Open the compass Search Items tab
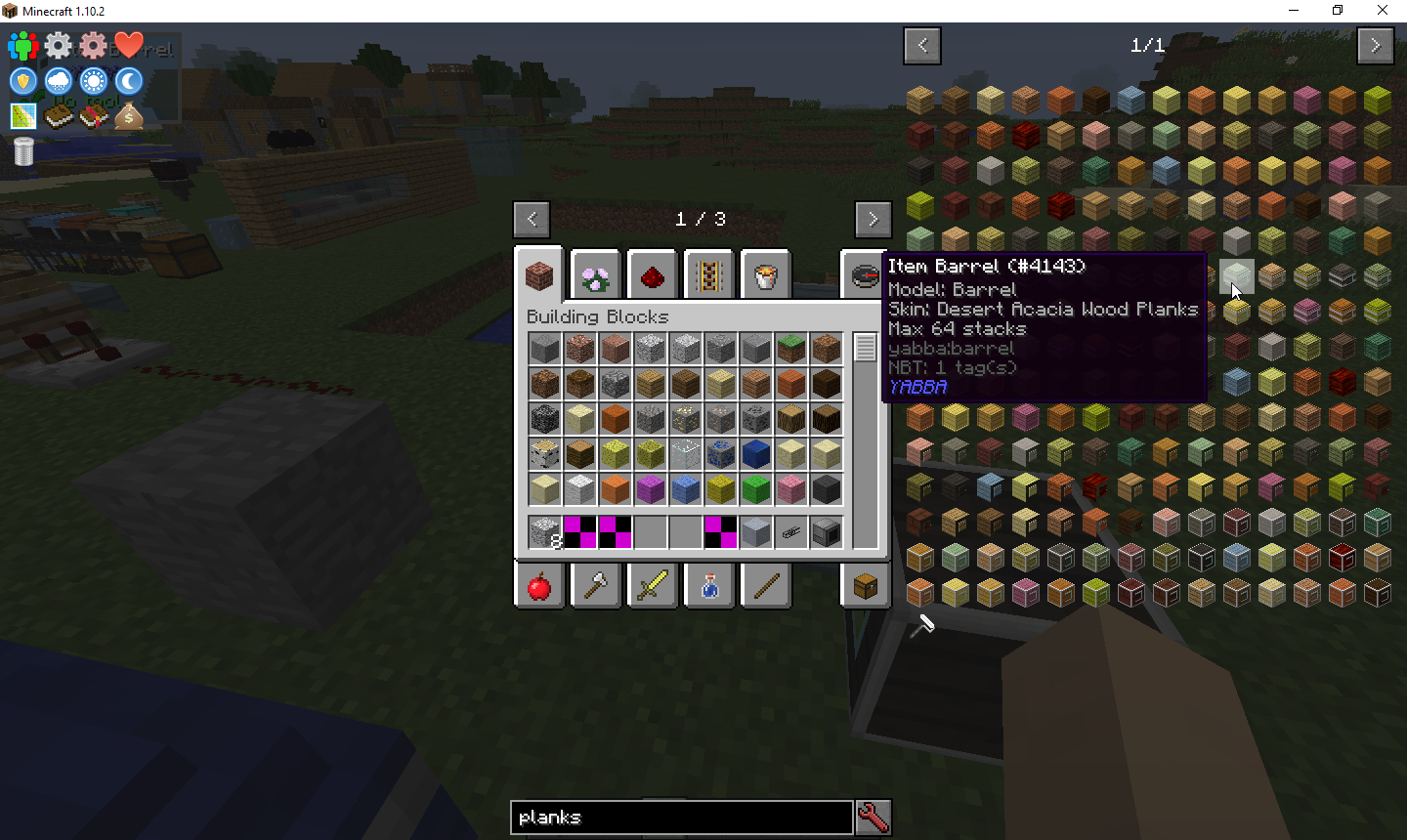This screenshot has width=1407, height=840. pyautogui.click(x=864, y=277)
